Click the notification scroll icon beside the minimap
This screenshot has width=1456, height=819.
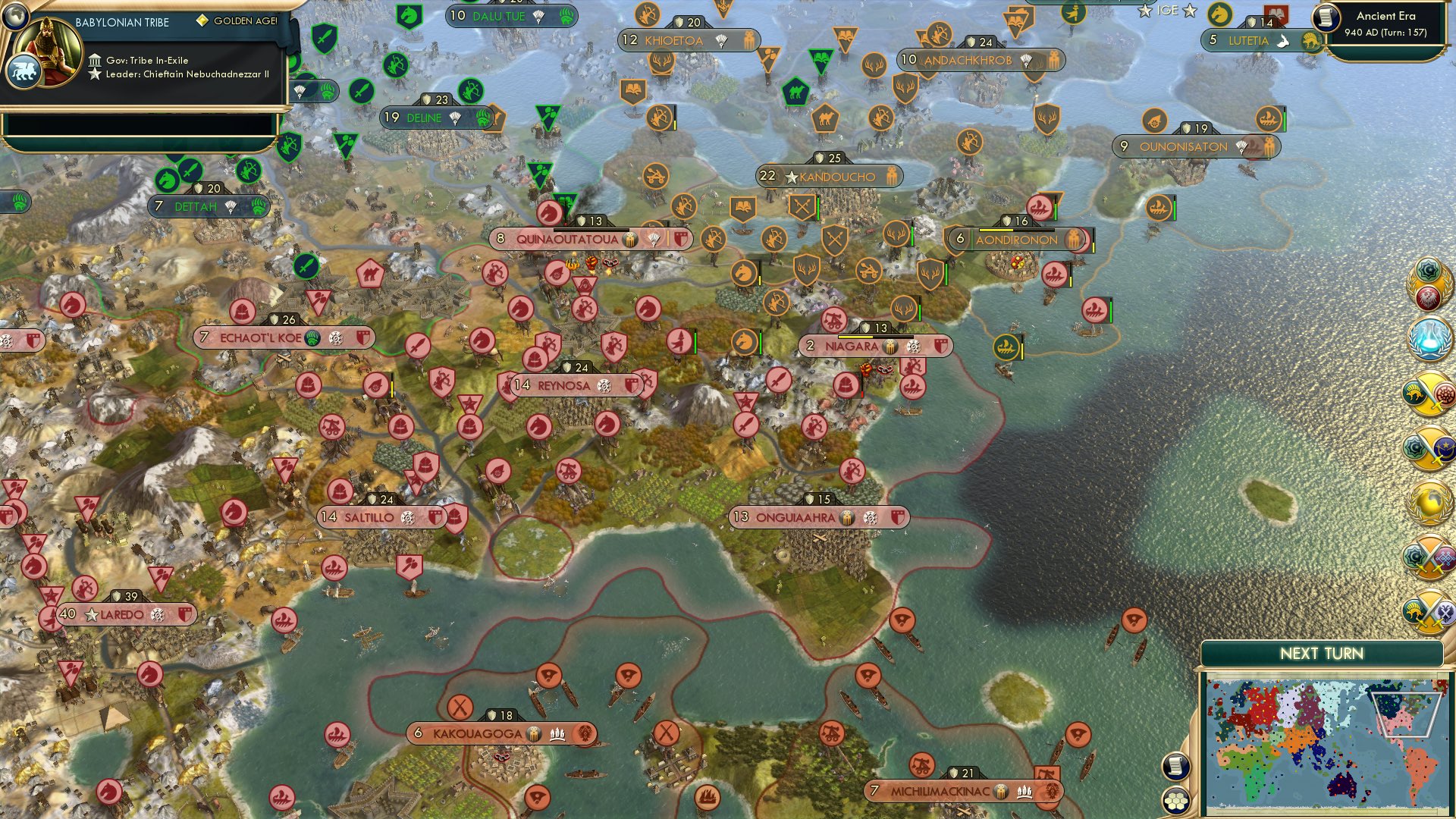[x=1175, y=767]
